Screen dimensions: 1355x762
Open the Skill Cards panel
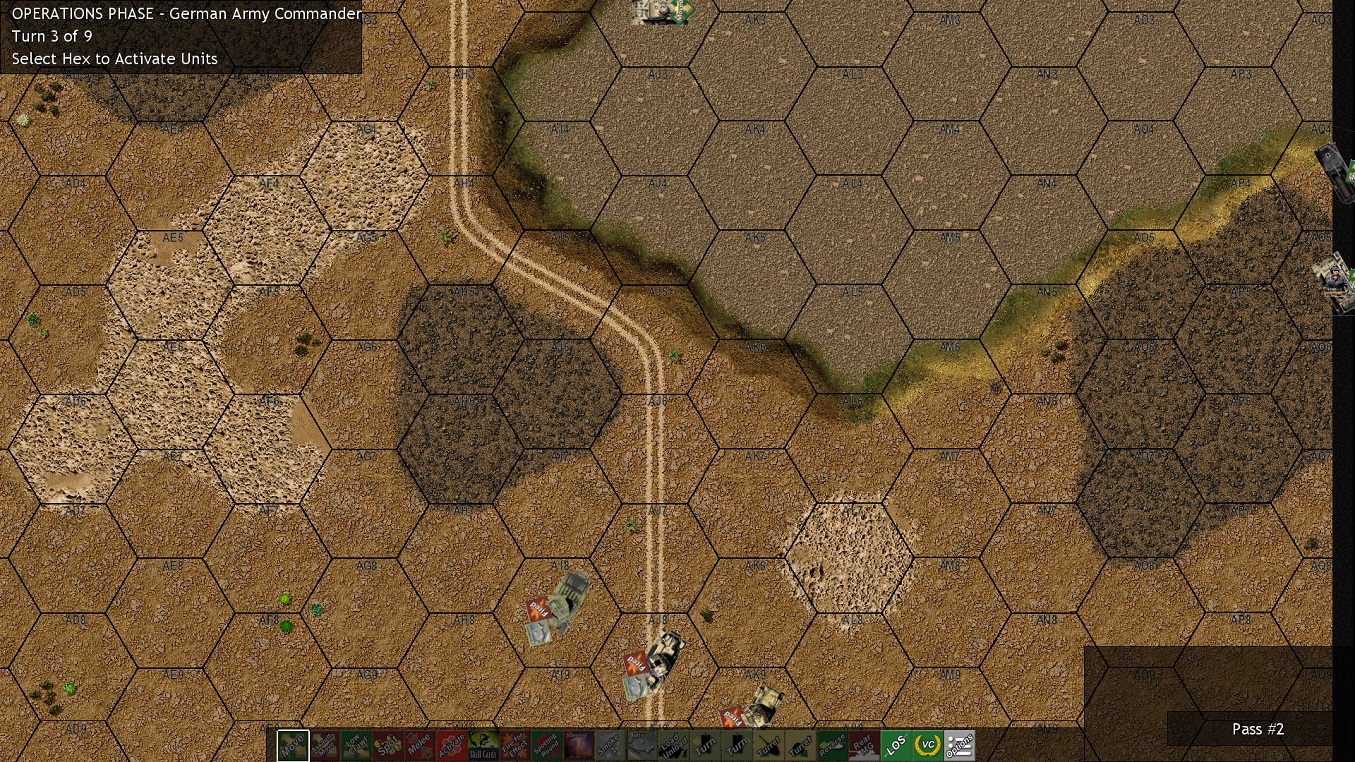click(x=481, y=745)
